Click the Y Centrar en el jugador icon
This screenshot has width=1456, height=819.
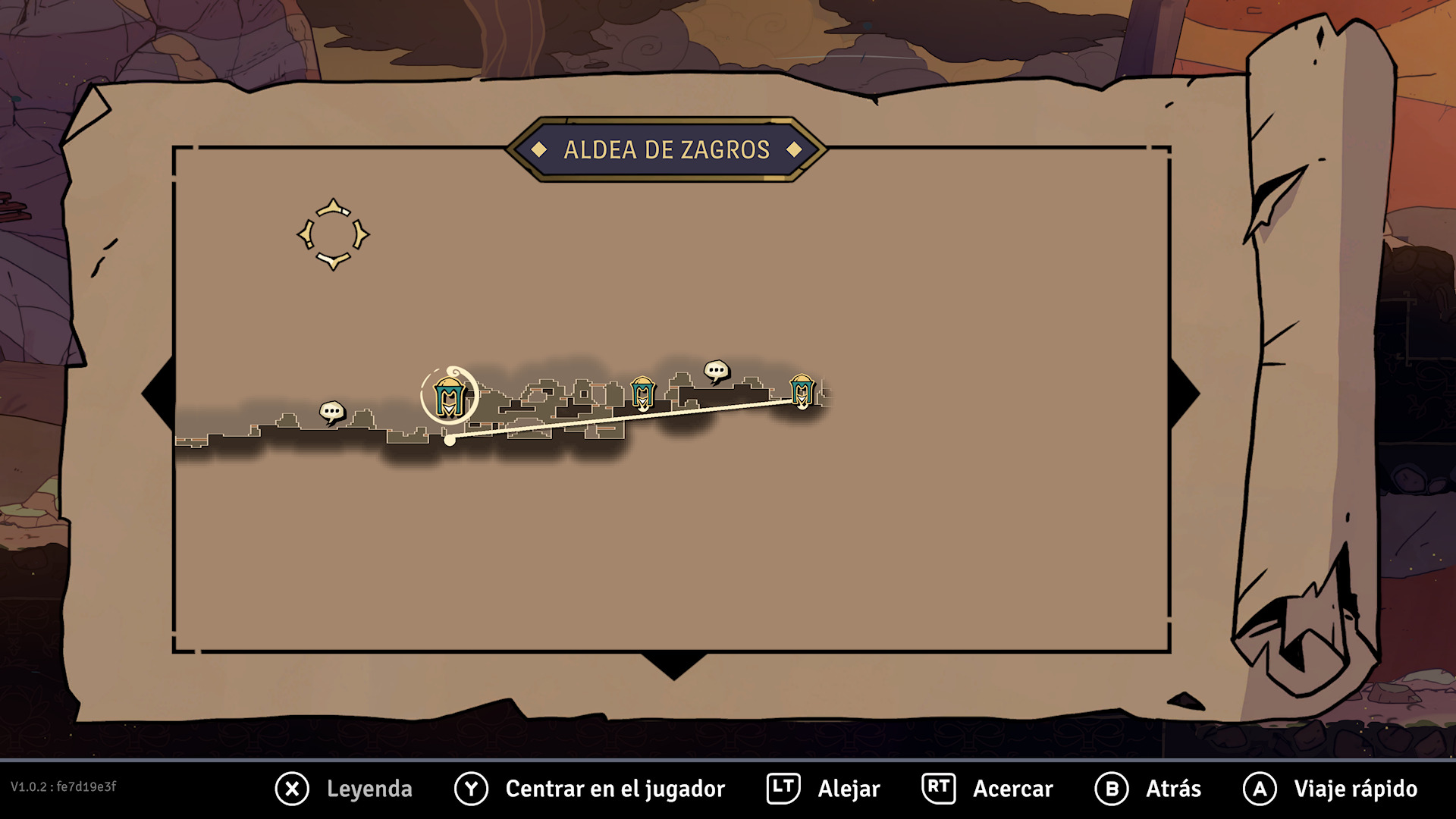click(x=470, y=789)
